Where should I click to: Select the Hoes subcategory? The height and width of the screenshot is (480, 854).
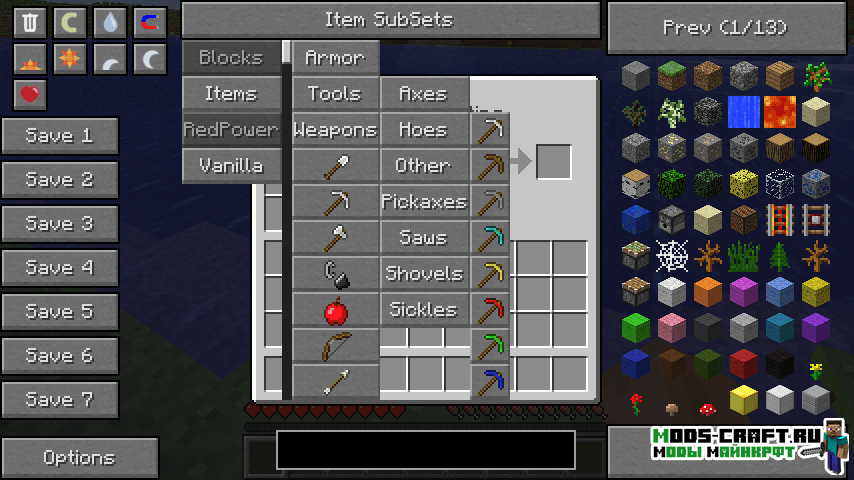pyautogui.click(x=424, y=130)
